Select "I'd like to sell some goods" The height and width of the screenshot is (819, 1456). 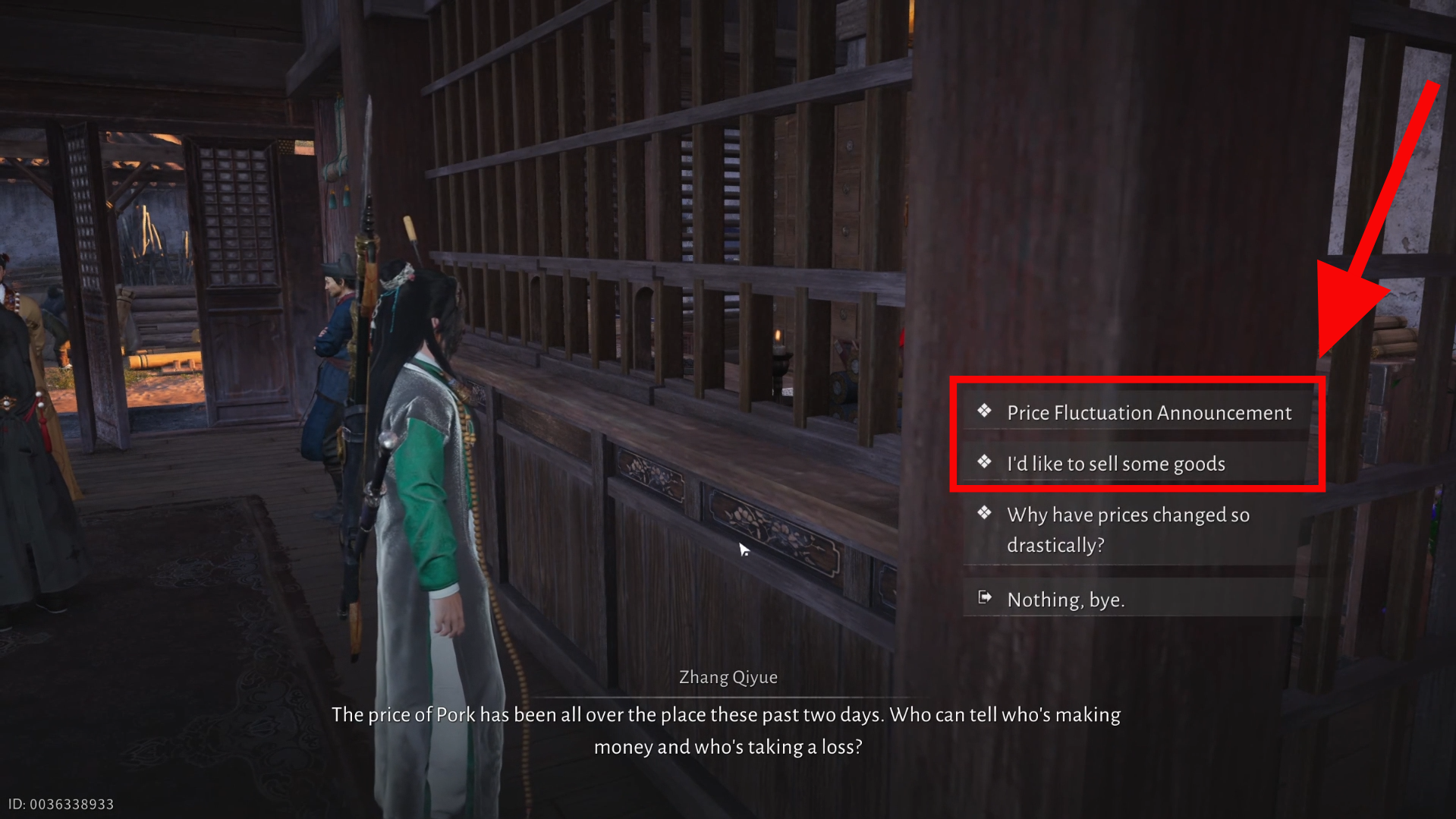tap(1115, 464)
